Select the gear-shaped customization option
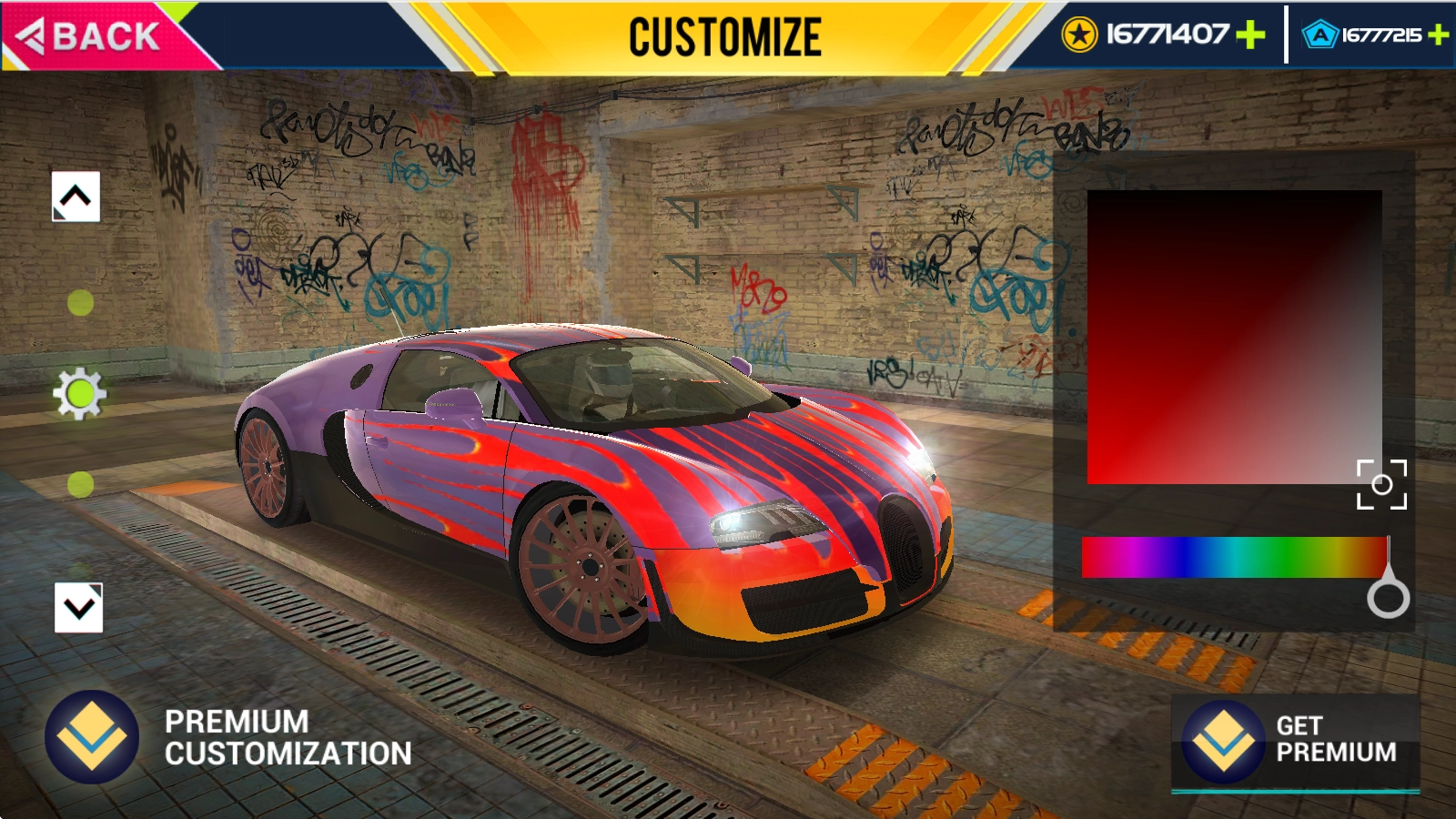 pos(80,394)
